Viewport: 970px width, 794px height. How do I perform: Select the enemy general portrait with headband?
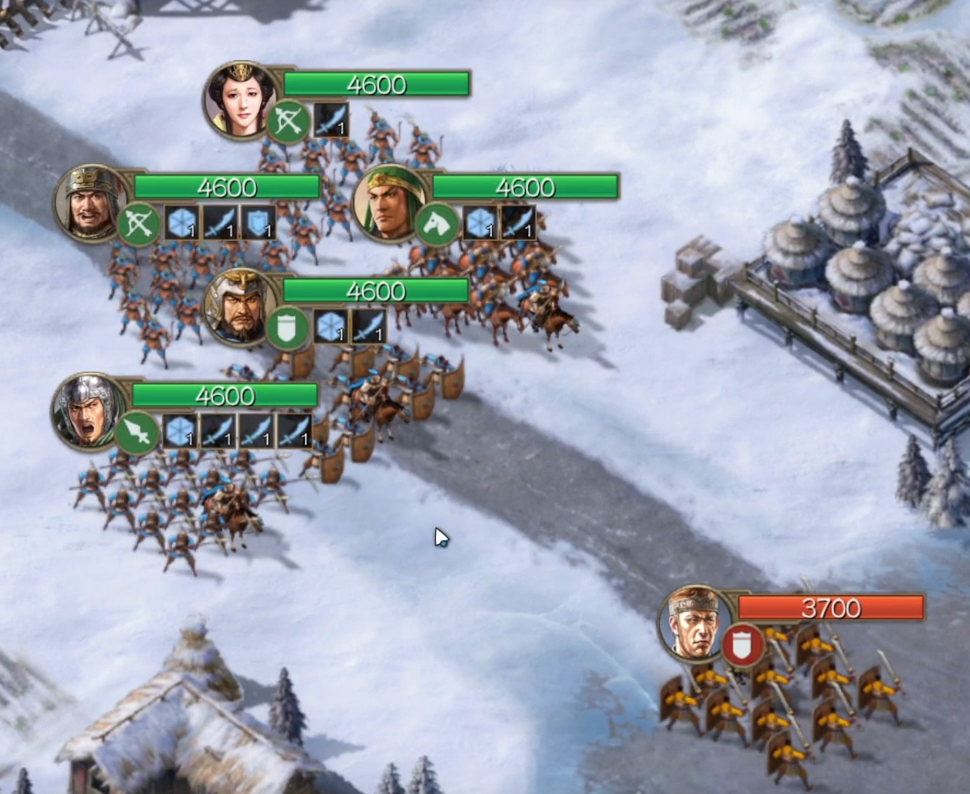693,623
